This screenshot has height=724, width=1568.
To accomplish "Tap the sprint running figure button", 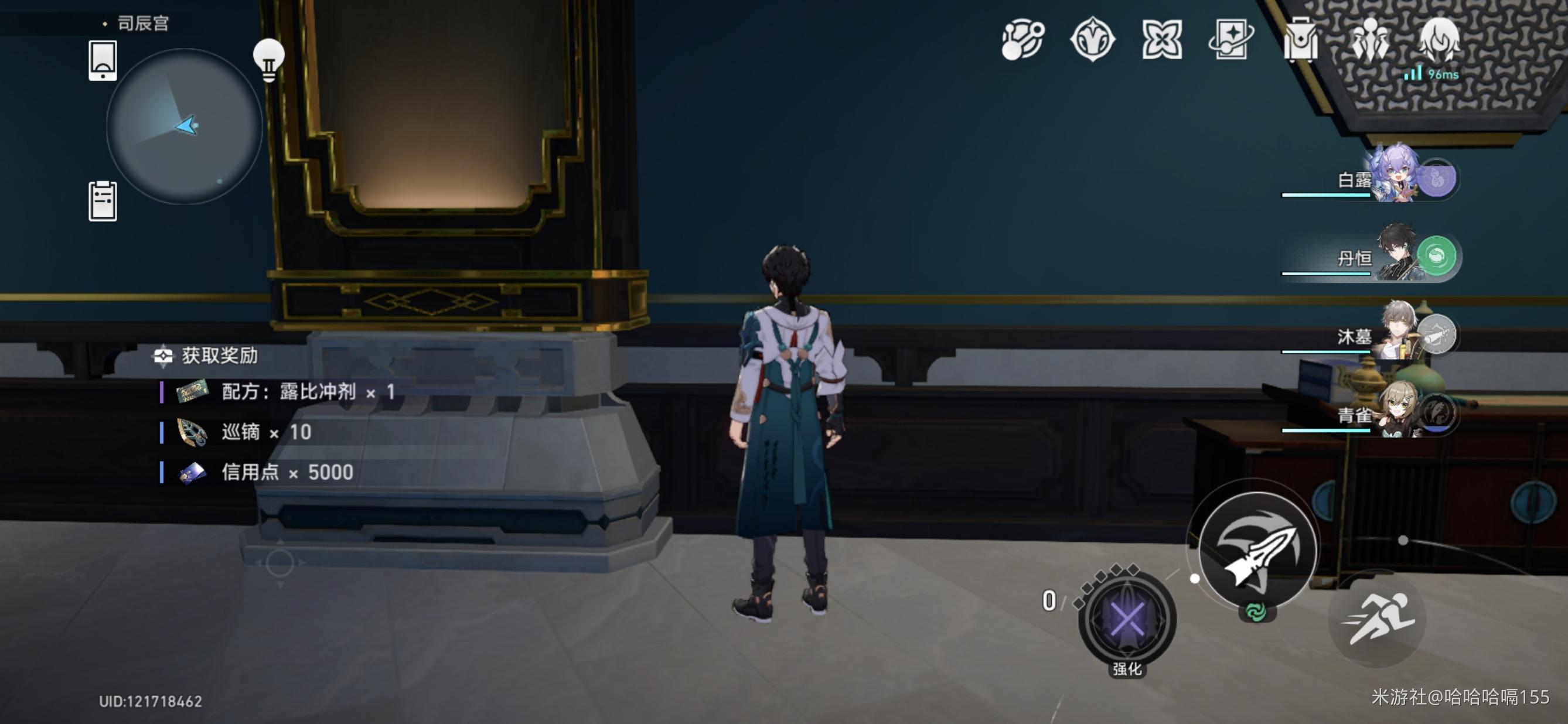I will click(x=1379, y=618).
